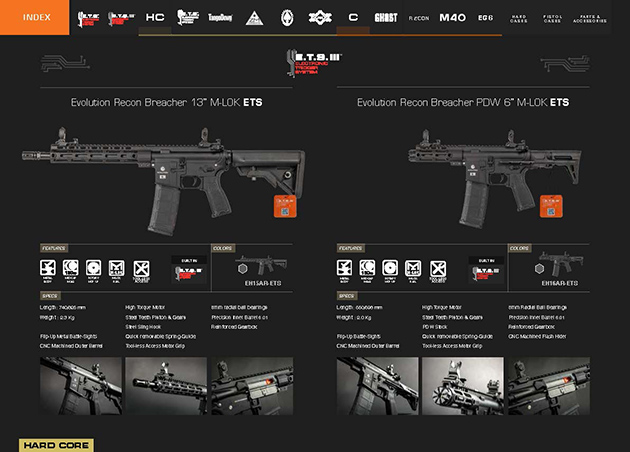Go to the M40 section
Screen dimensions: 630x452
[453, 18]
